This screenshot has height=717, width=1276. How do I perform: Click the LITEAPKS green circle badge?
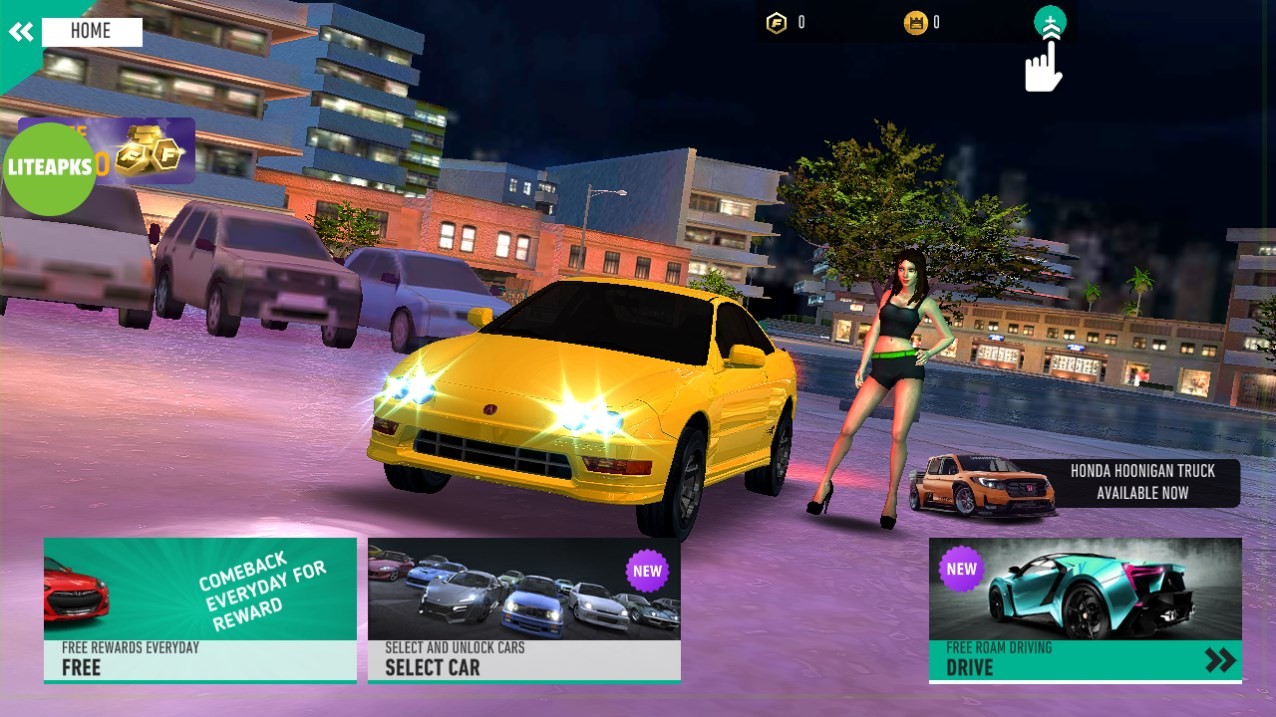(48, 168)
